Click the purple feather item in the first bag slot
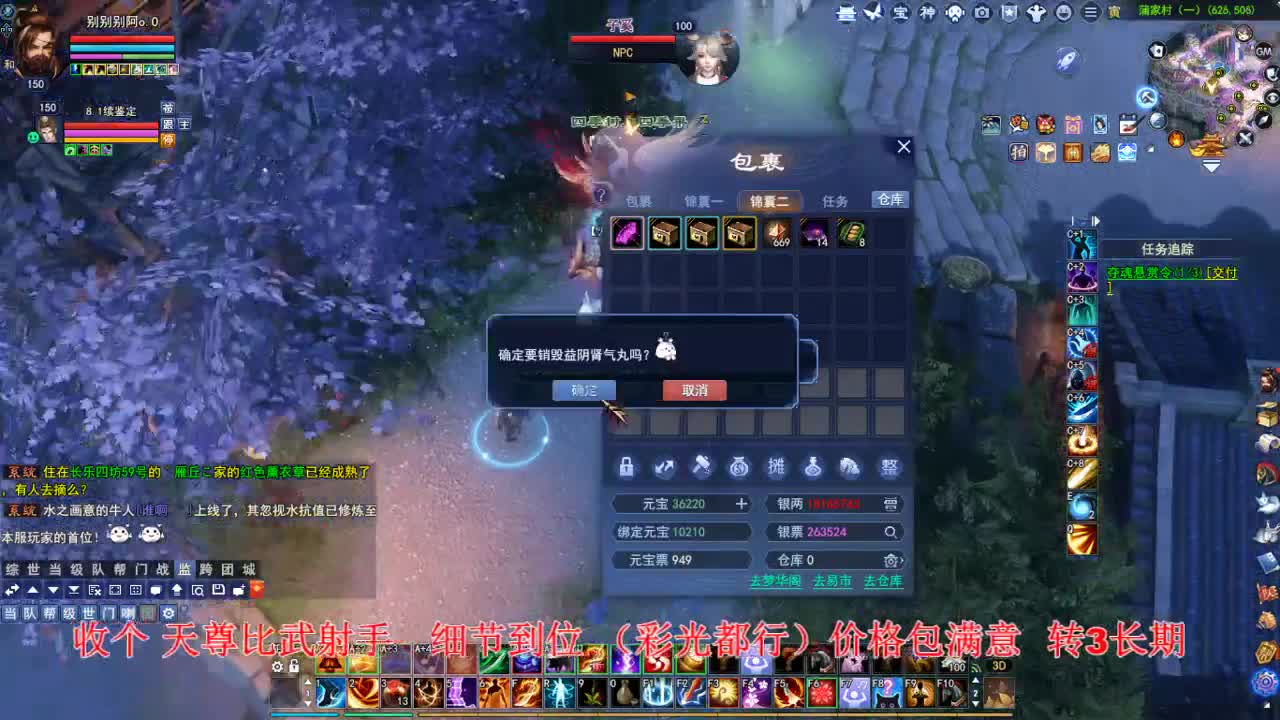Image resolution: width=1280 pixels, height=720 pixels. pyautogui.click(x=627, y=232)
